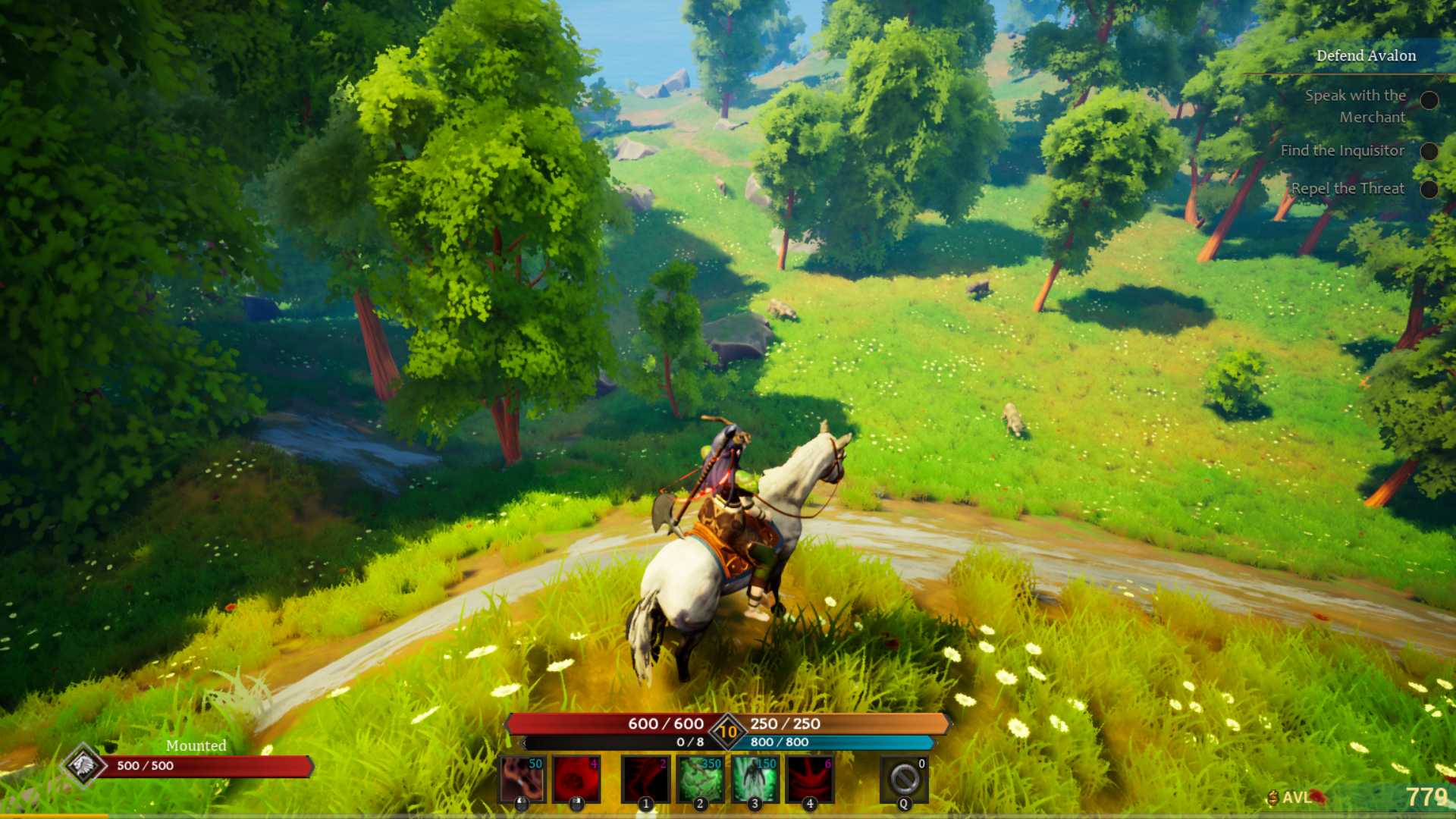
Task: Select the Defend Avalon quest title
Action: (x=1366, y=55)
